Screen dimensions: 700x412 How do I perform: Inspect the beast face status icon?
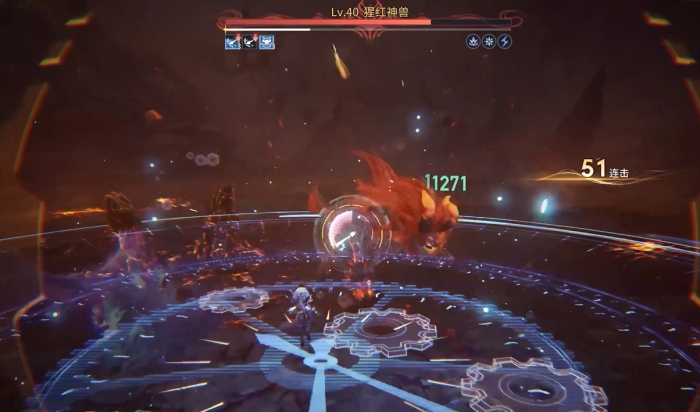267,42
